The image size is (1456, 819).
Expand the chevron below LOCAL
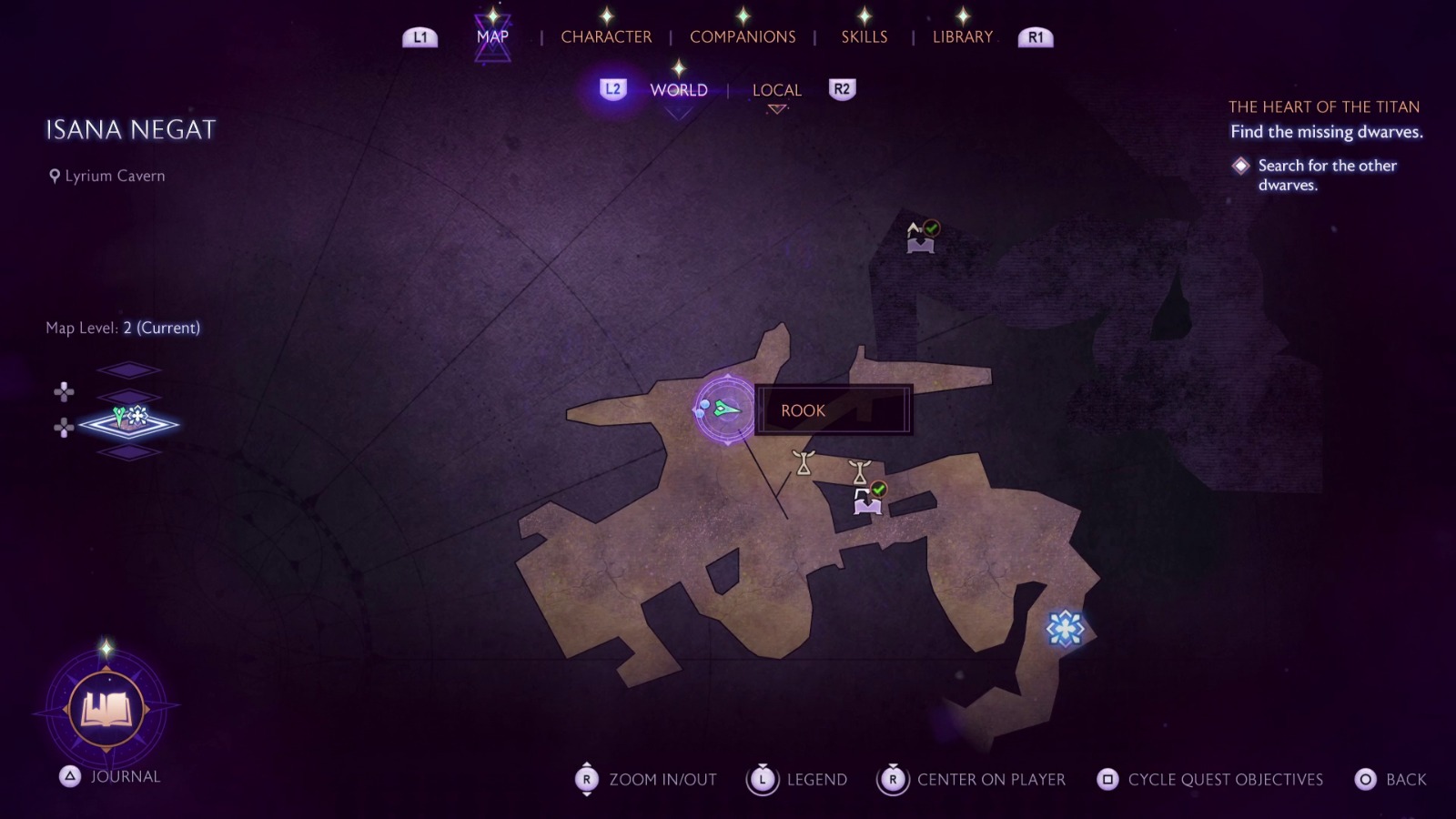click(776, 107)
